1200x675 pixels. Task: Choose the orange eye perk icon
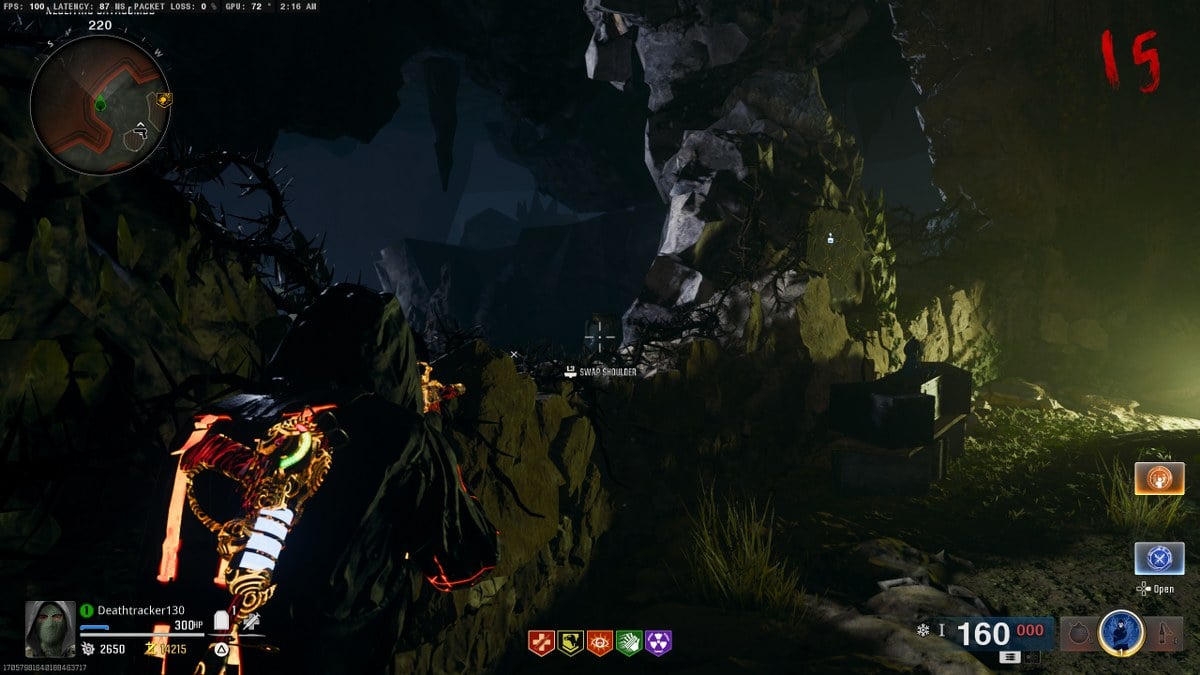click(600, 642)
